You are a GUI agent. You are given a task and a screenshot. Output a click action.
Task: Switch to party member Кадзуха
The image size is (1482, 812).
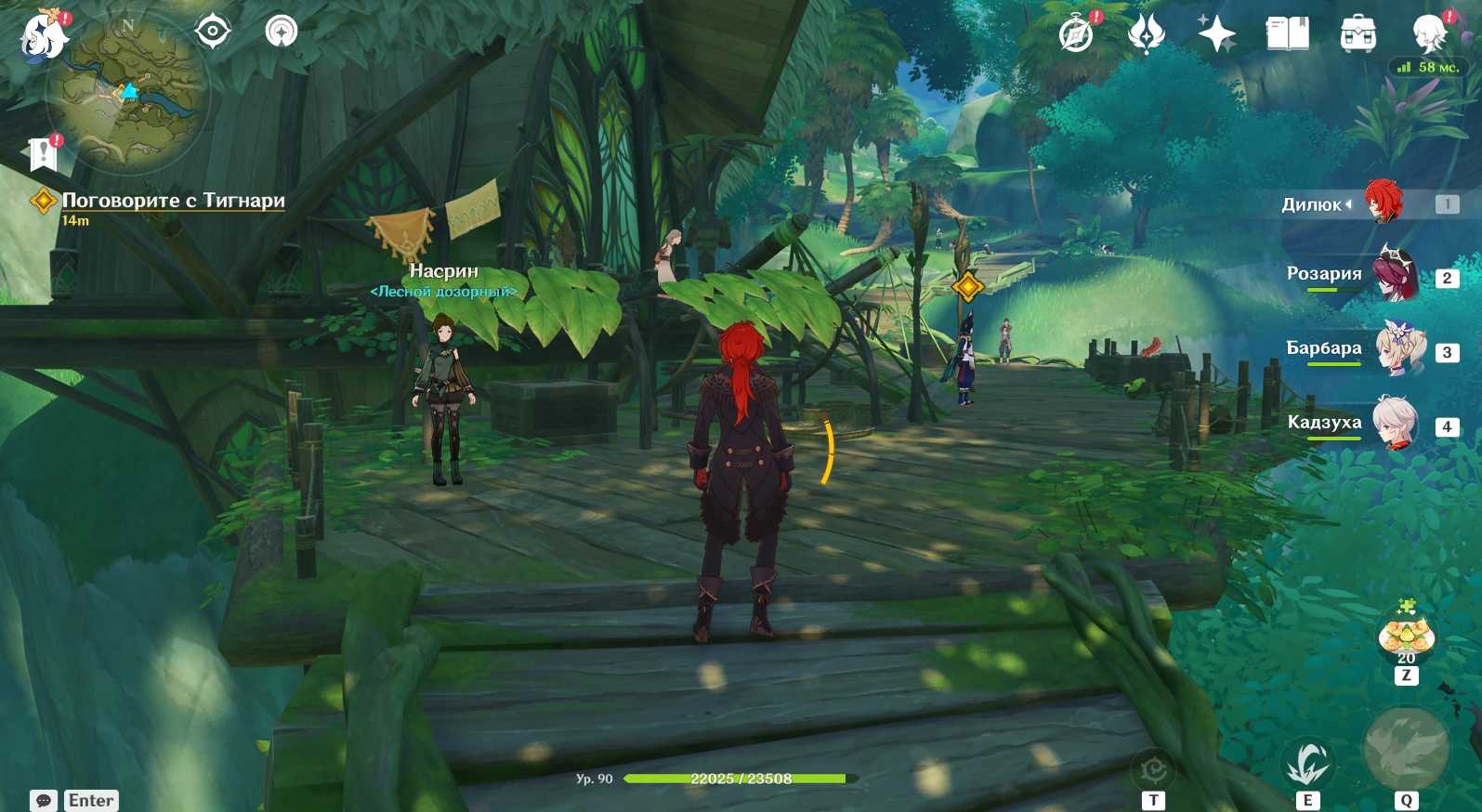pos(1396,424)
